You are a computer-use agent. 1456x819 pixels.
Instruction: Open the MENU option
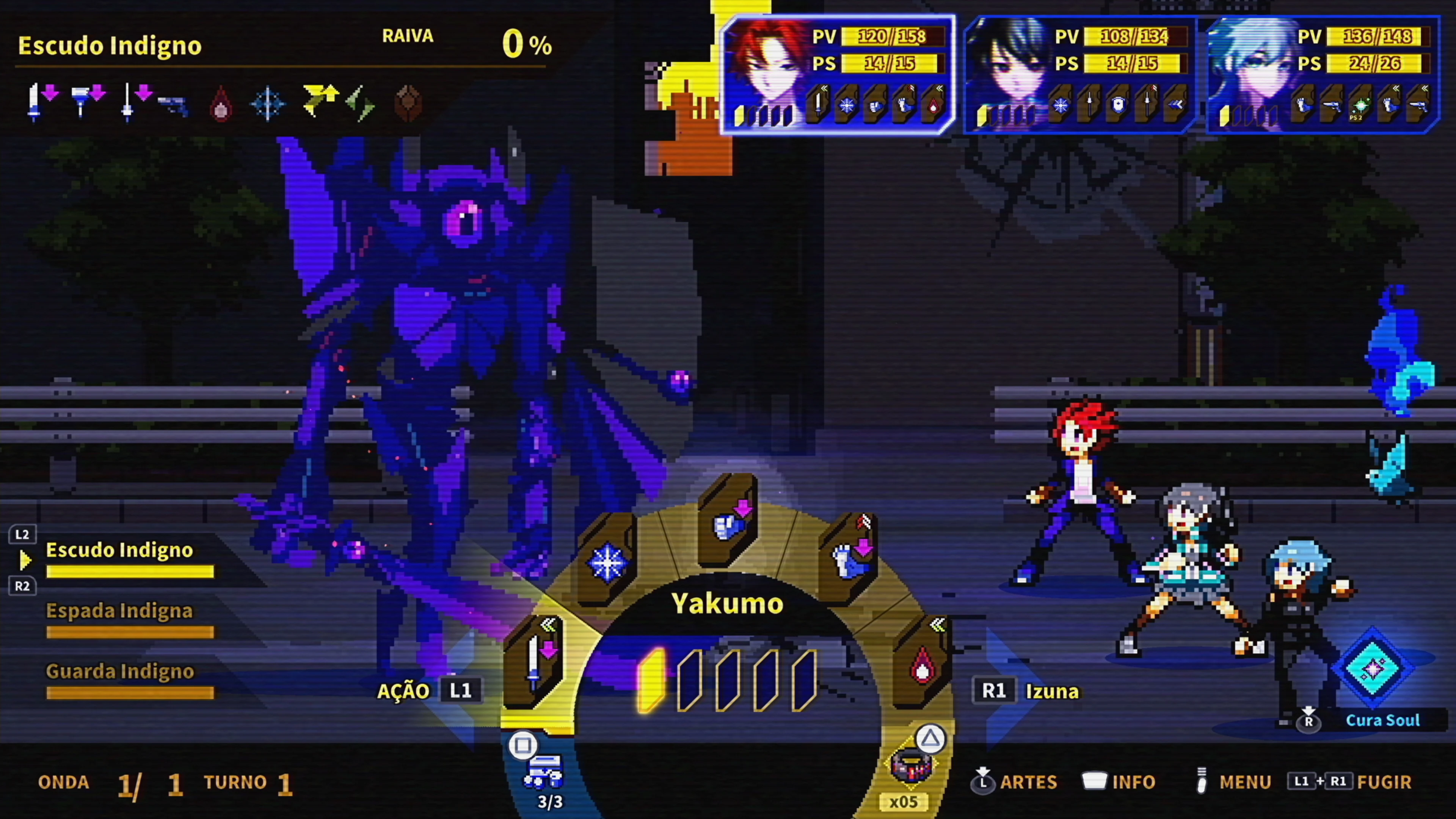click(1244, 782)
